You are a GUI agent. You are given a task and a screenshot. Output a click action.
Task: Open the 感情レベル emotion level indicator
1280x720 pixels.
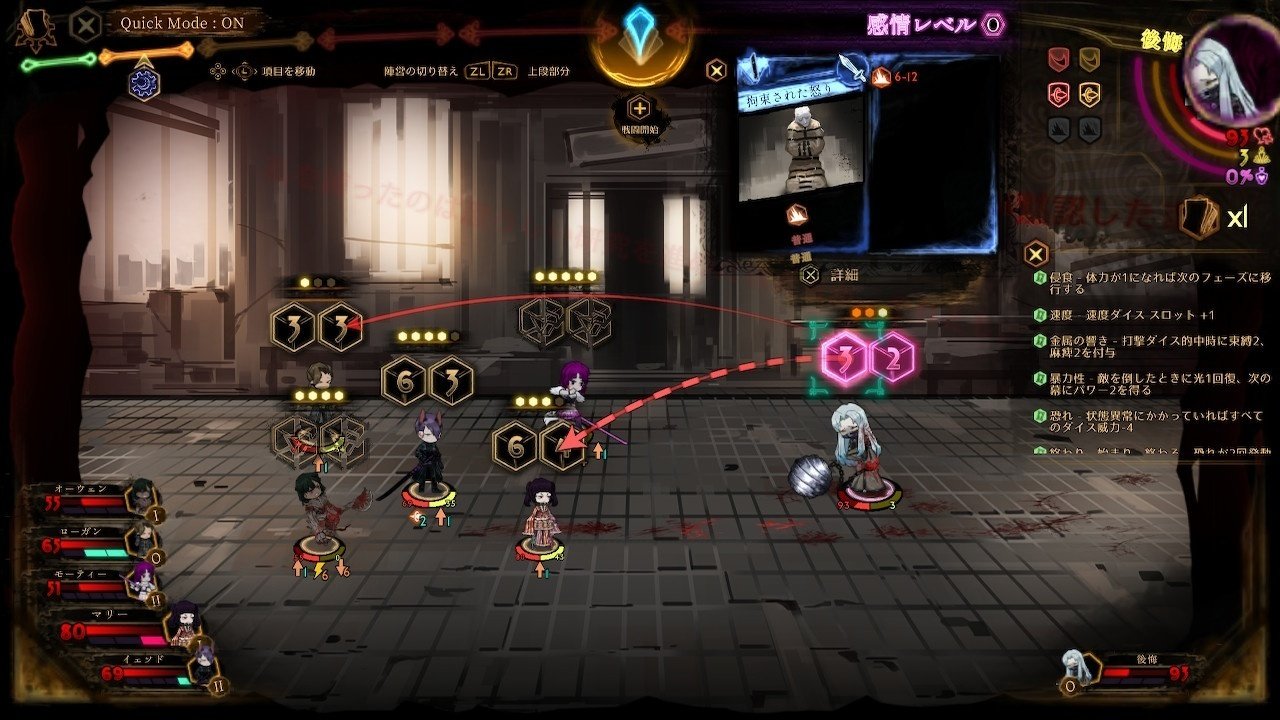click(x=934, y=25)
